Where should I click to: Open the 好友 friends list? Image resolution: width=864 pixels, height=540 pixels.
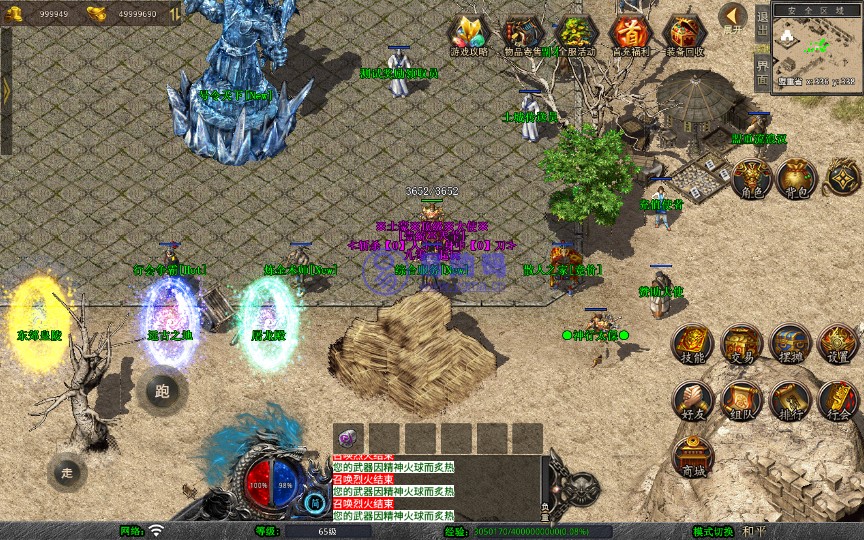pos(692,400)
